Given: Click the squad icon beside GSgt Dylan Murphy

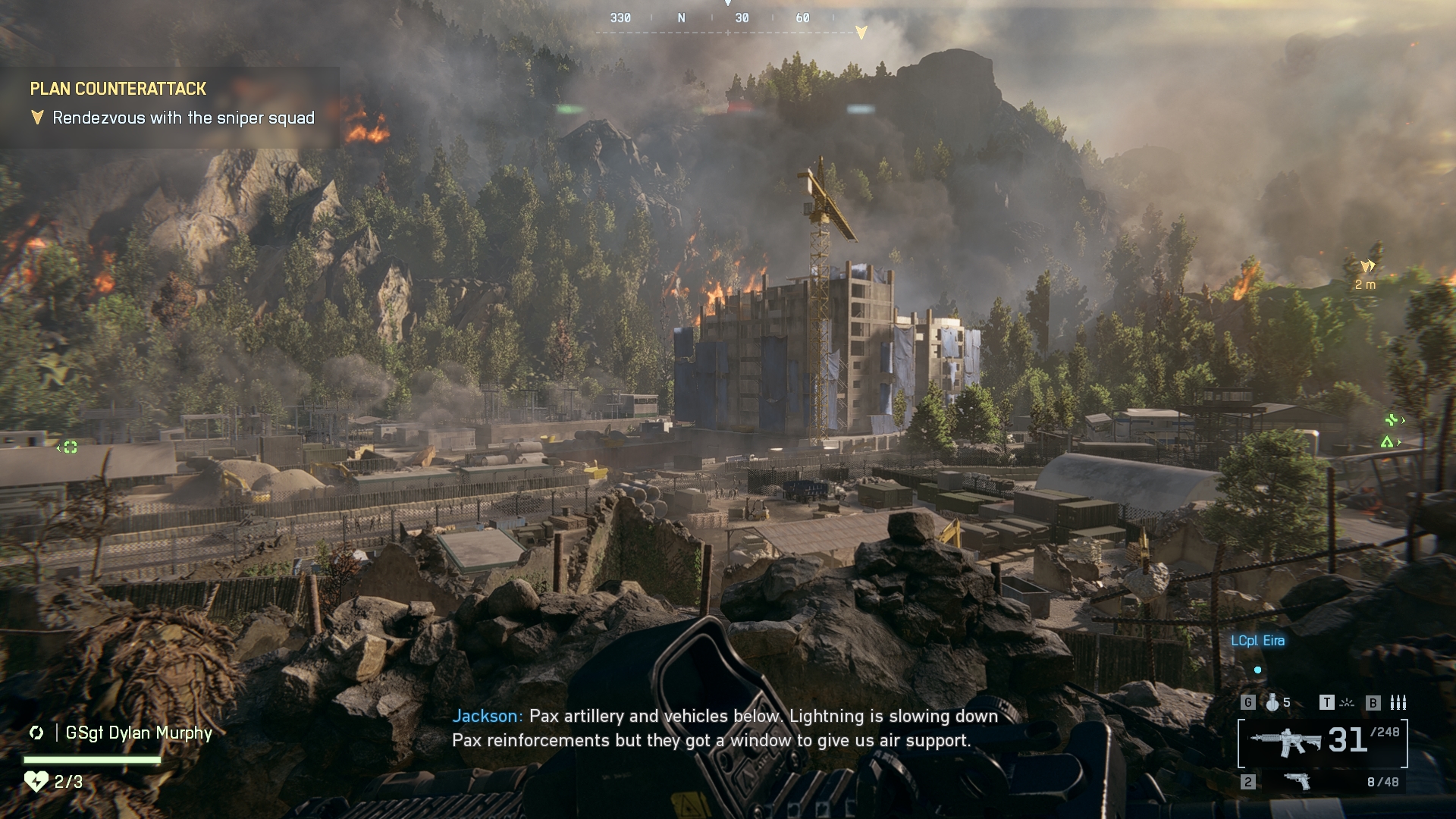Looking at the screenshot, I should pyautogui.click(x=36, y=733).
